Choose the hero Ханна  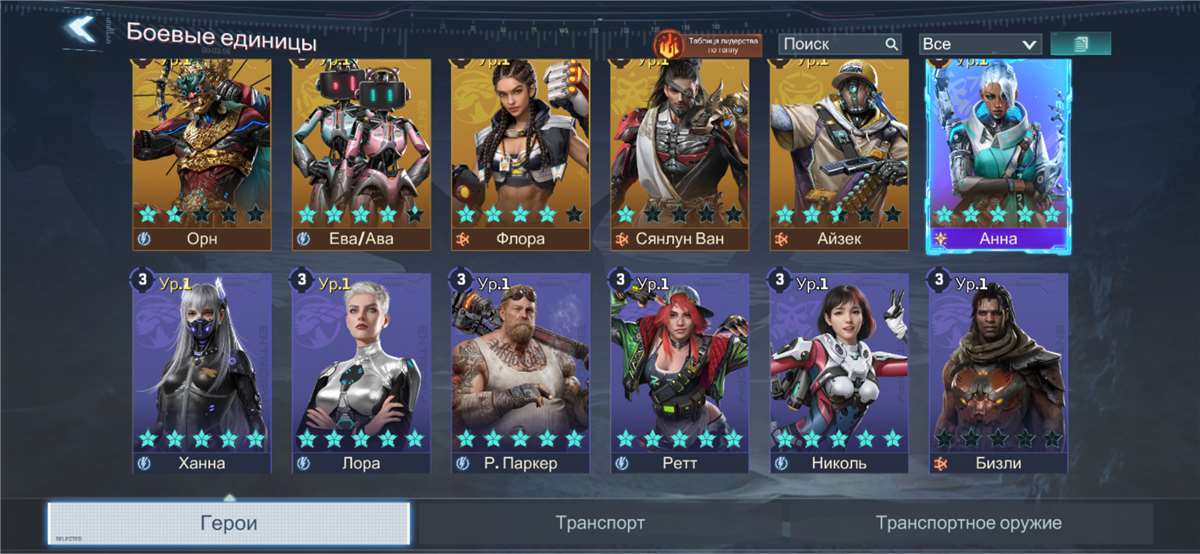202,370
